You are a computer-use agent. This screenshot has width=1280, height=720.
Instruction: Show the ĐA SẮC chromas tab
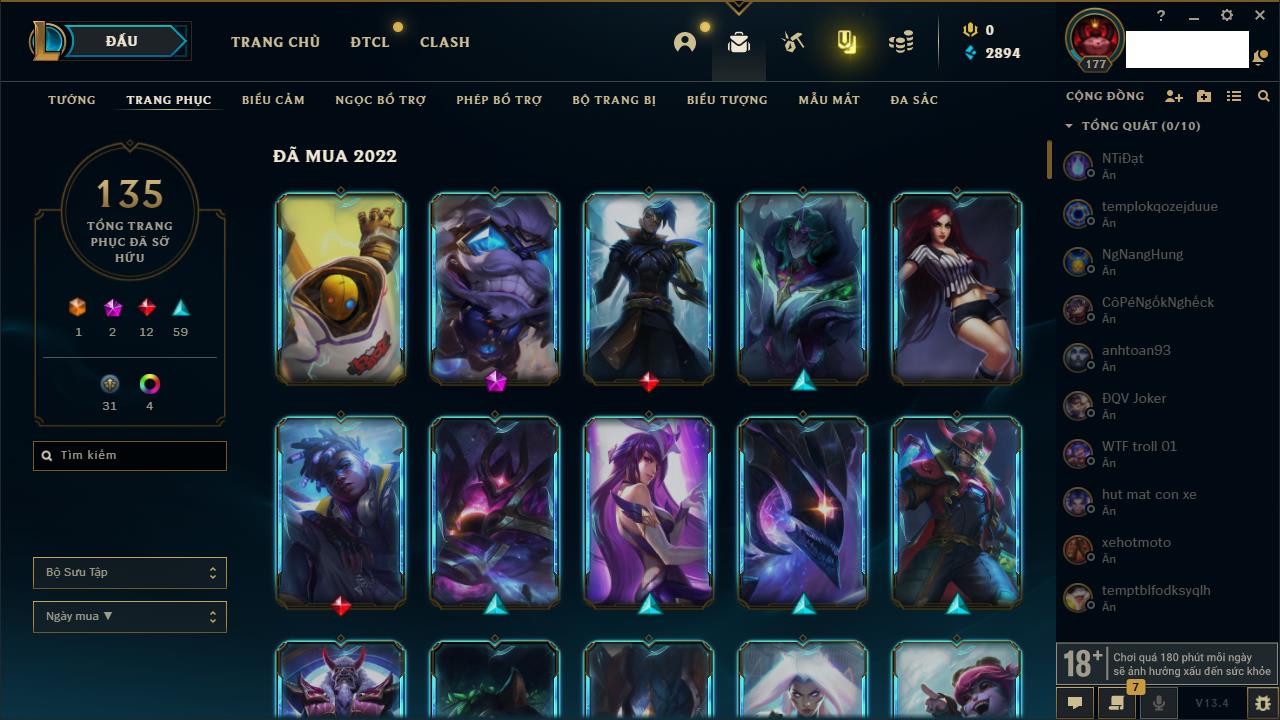coord(913,100)
